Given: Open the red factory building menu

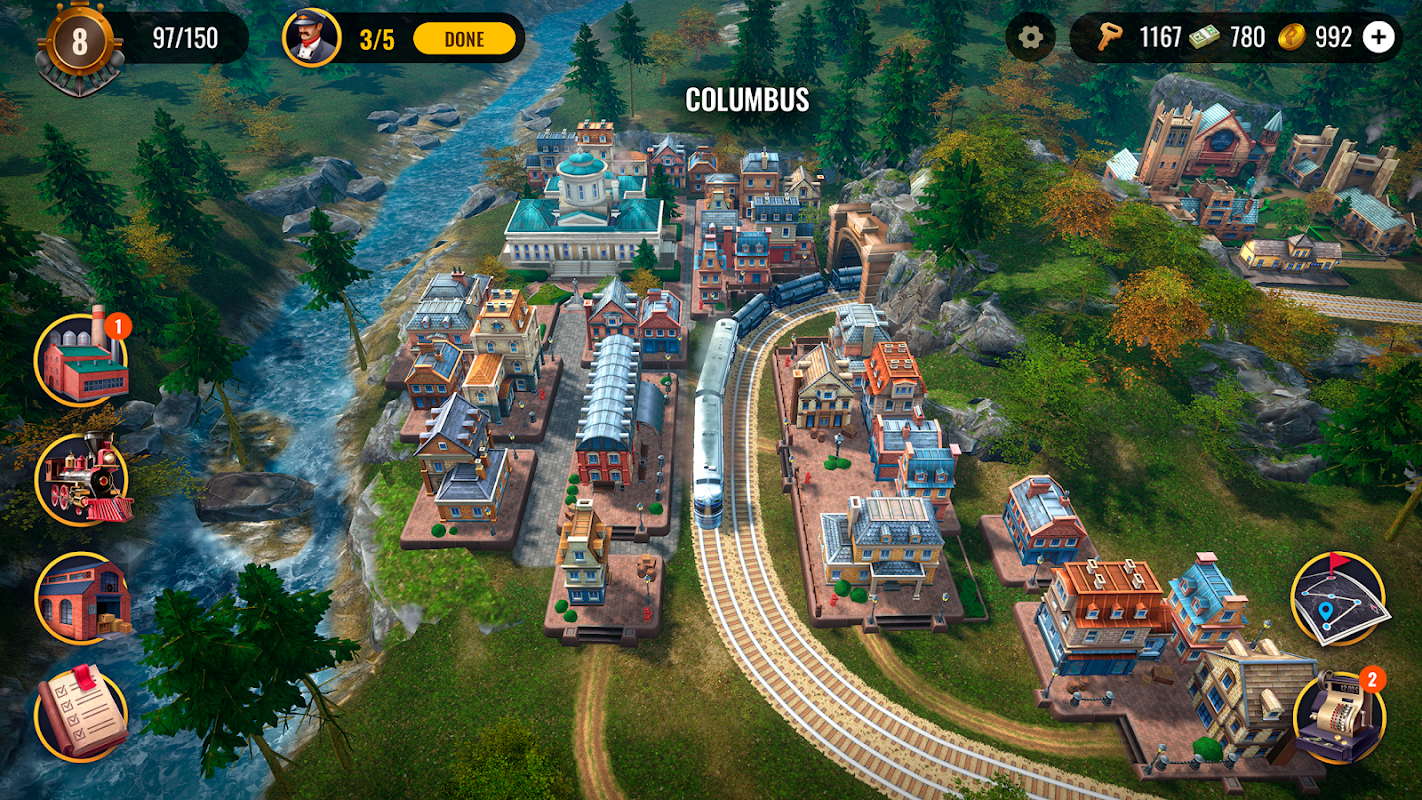Looking at the screenshot, I should (x=82, y=360).
